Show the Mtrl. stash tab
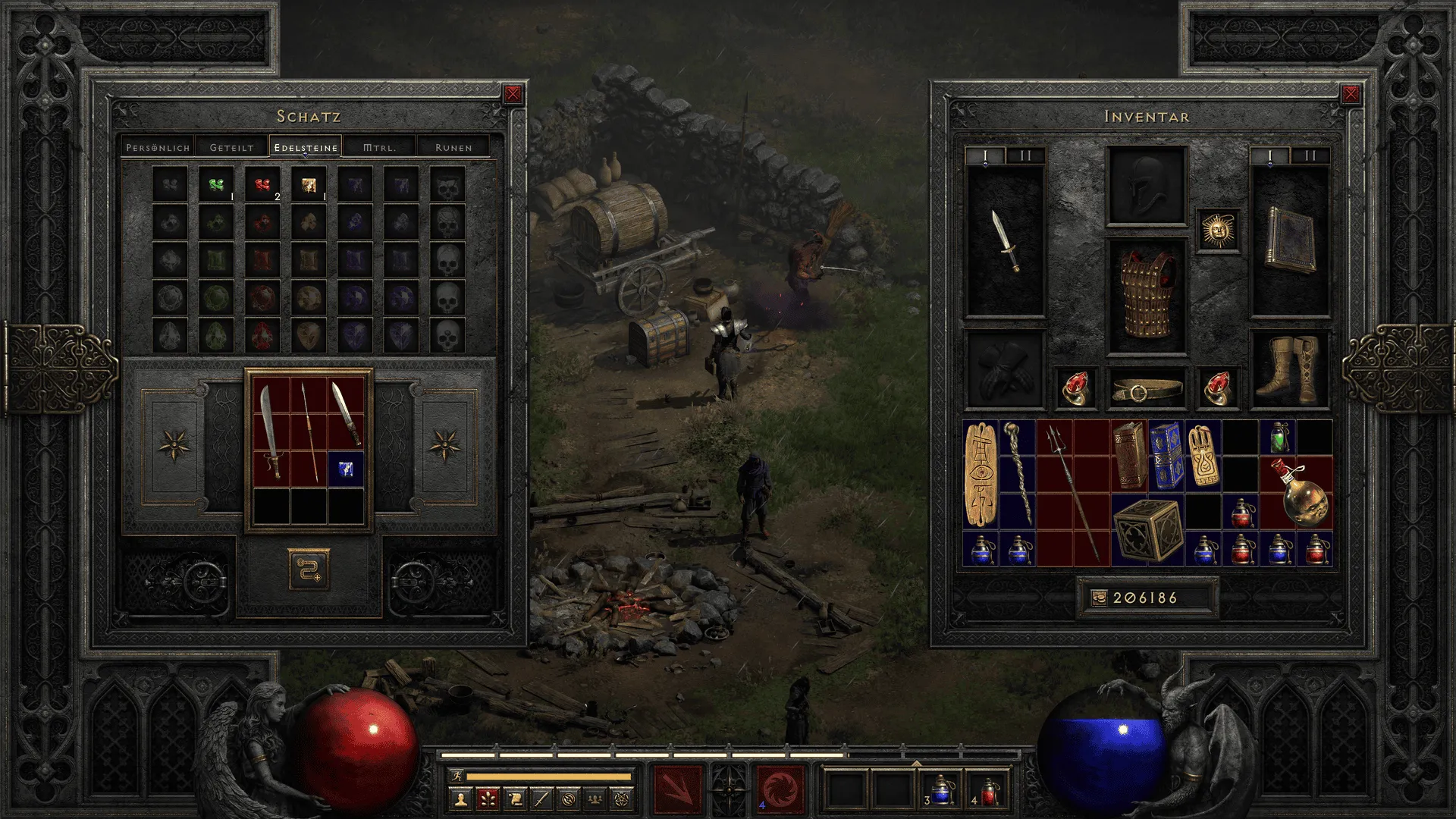 coord(379,147)
